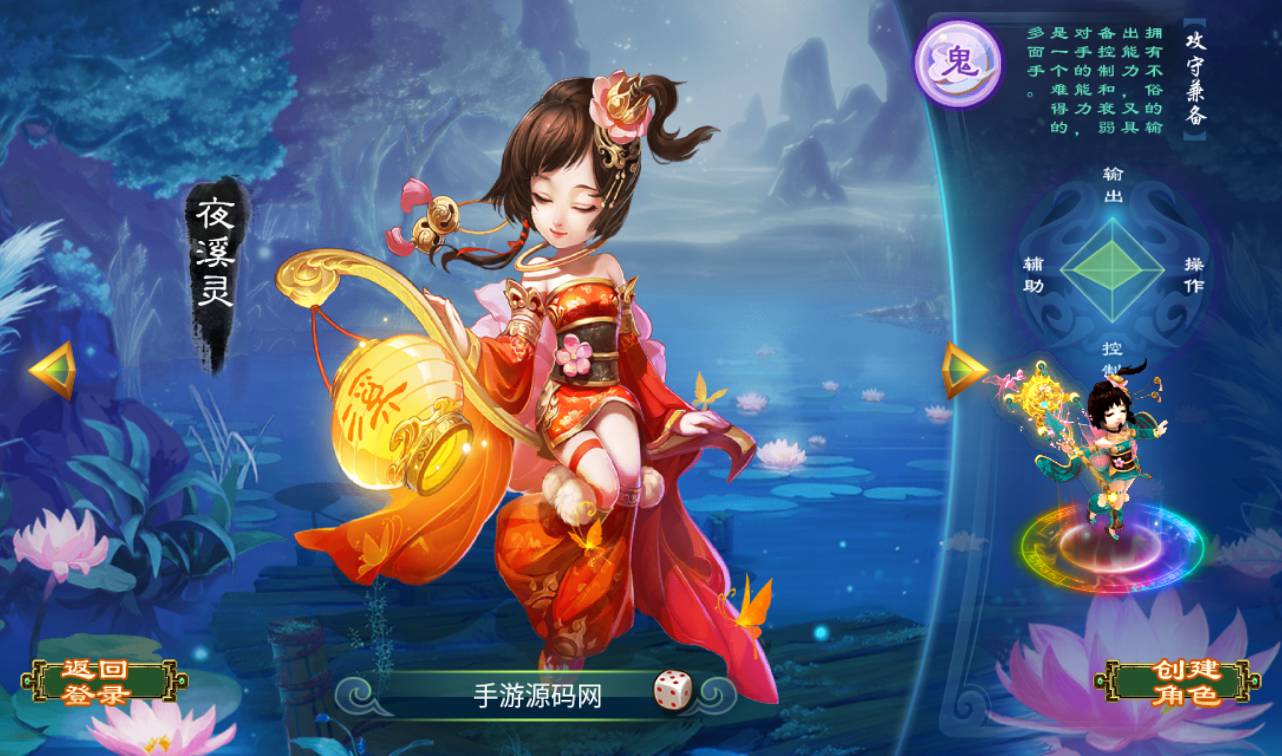Click the 创建角色 (create character) button

click(x=1175, y=683)
